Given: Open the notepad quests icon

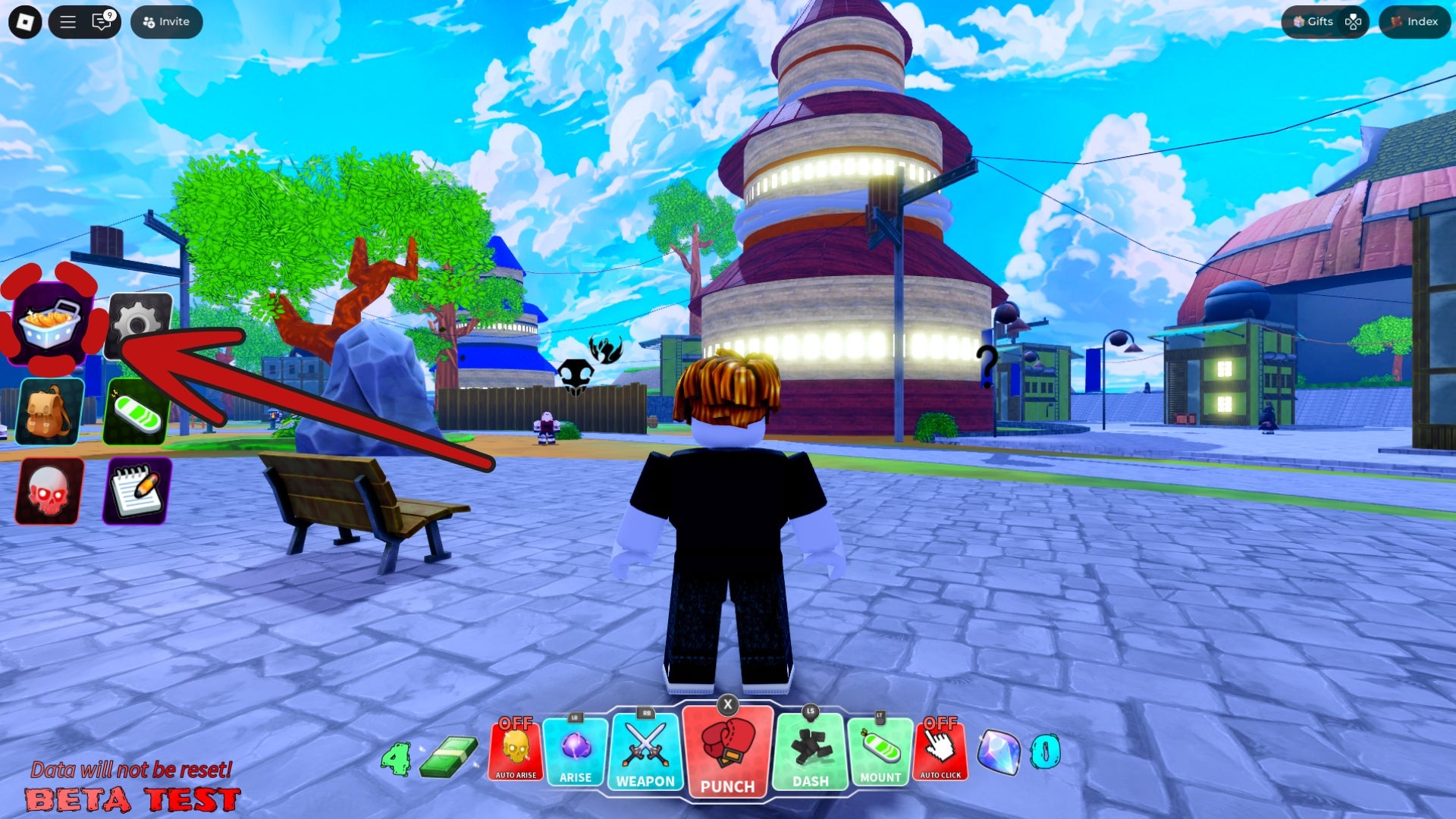Looking at the screenshot, I should pyautogui.click(x=136, y=491).
